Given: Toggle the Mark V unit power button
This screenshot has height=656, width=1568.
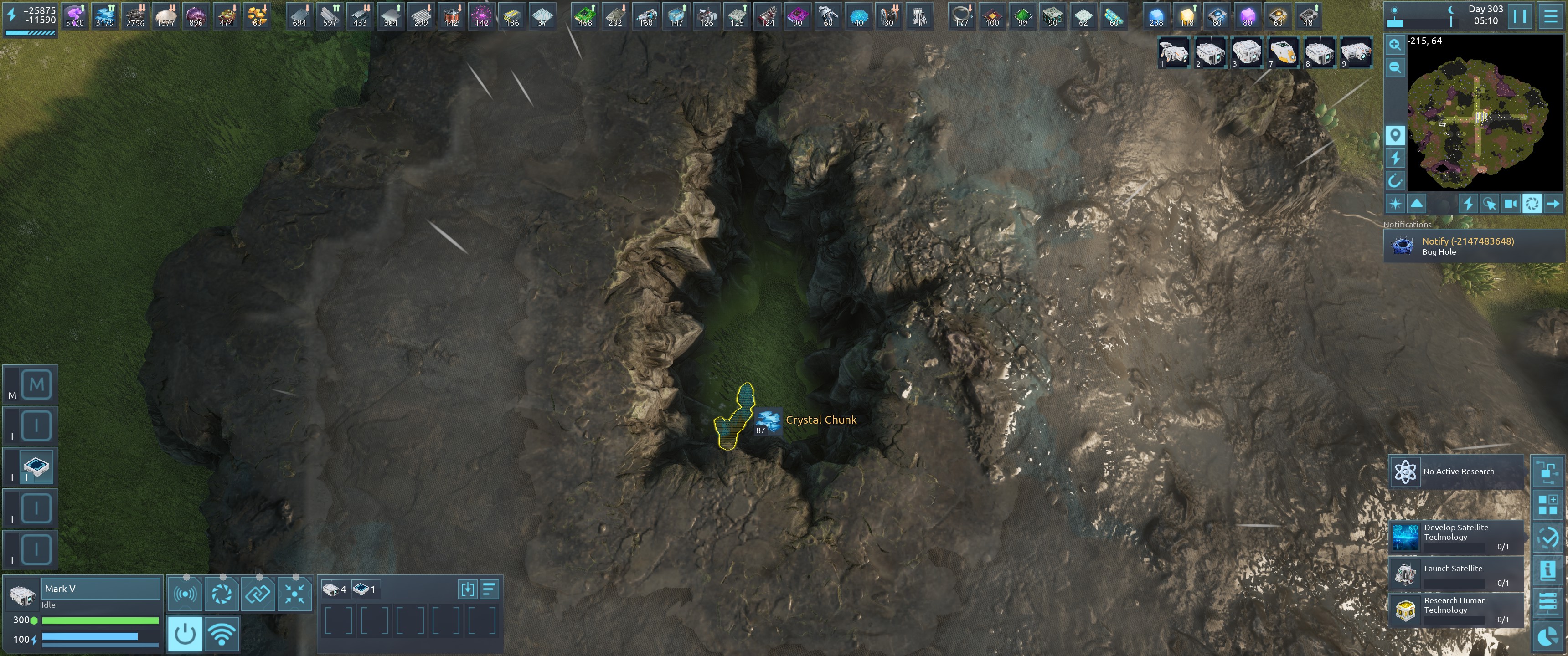Looking at the screenshot, I should (x=185, y=634).
